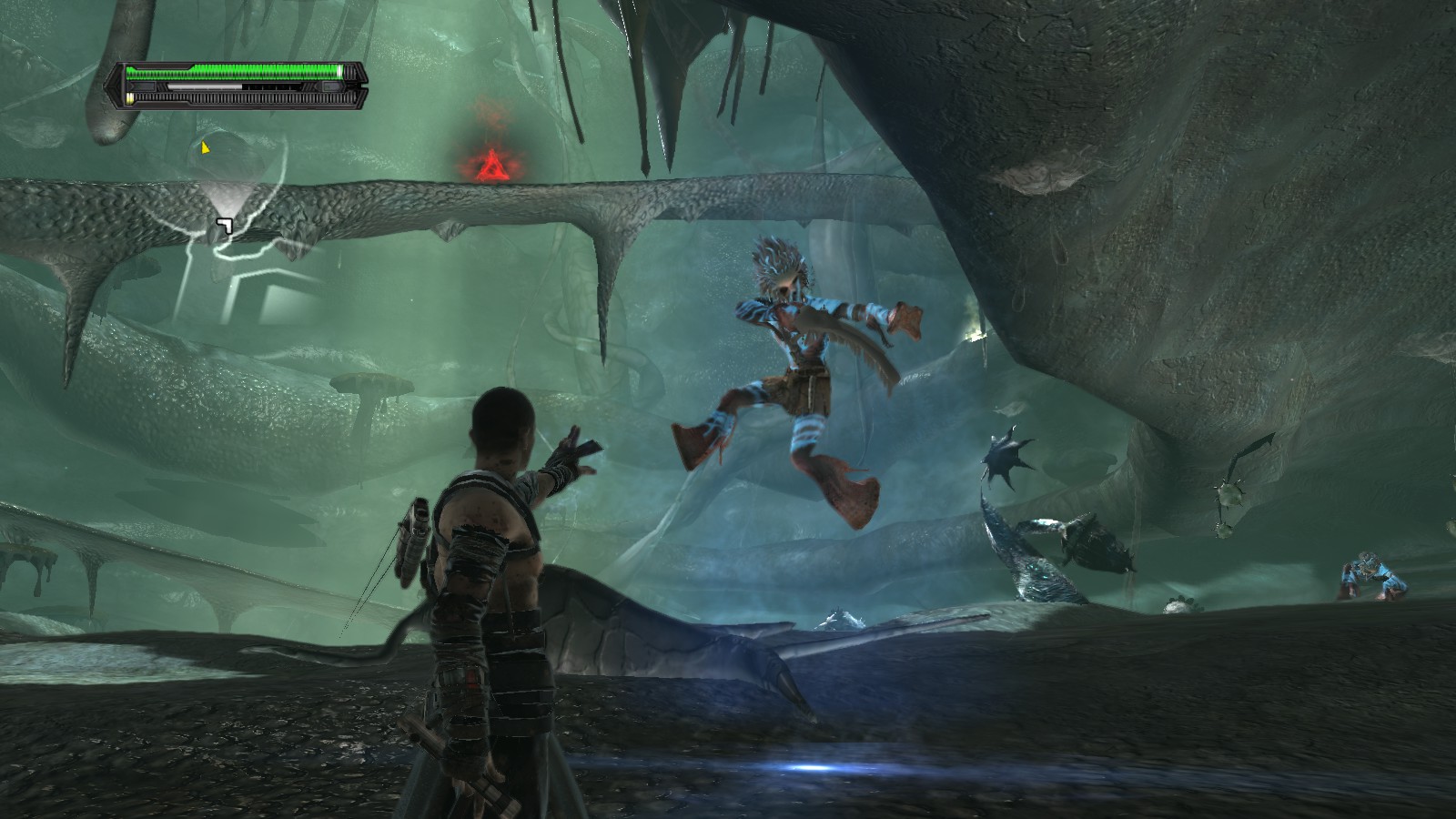Click the white player marker on the minimap
1456x819 pixels.
(x=225, y=225)
